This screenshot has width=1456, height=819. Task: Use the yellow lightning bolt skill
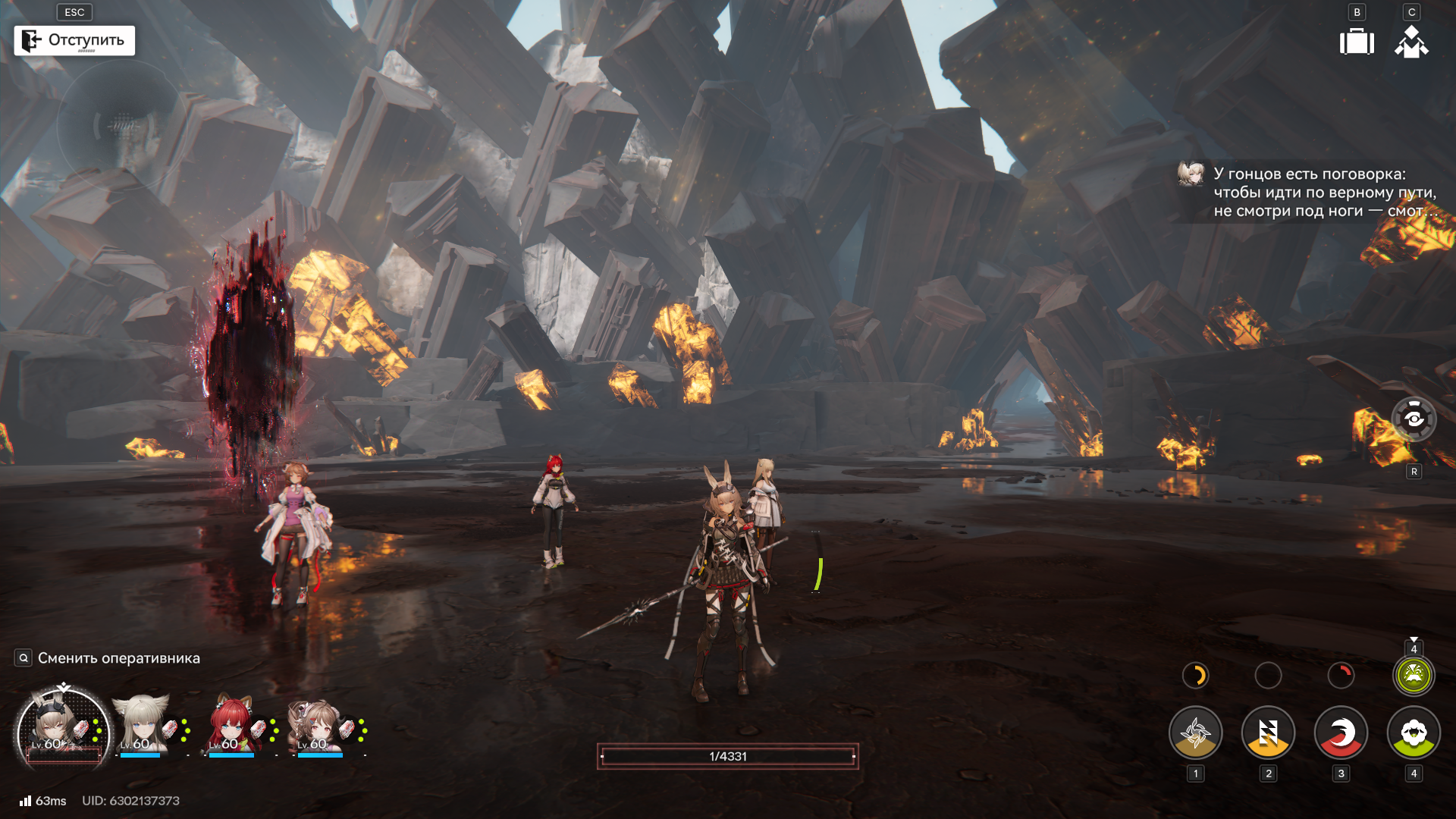1268,733
